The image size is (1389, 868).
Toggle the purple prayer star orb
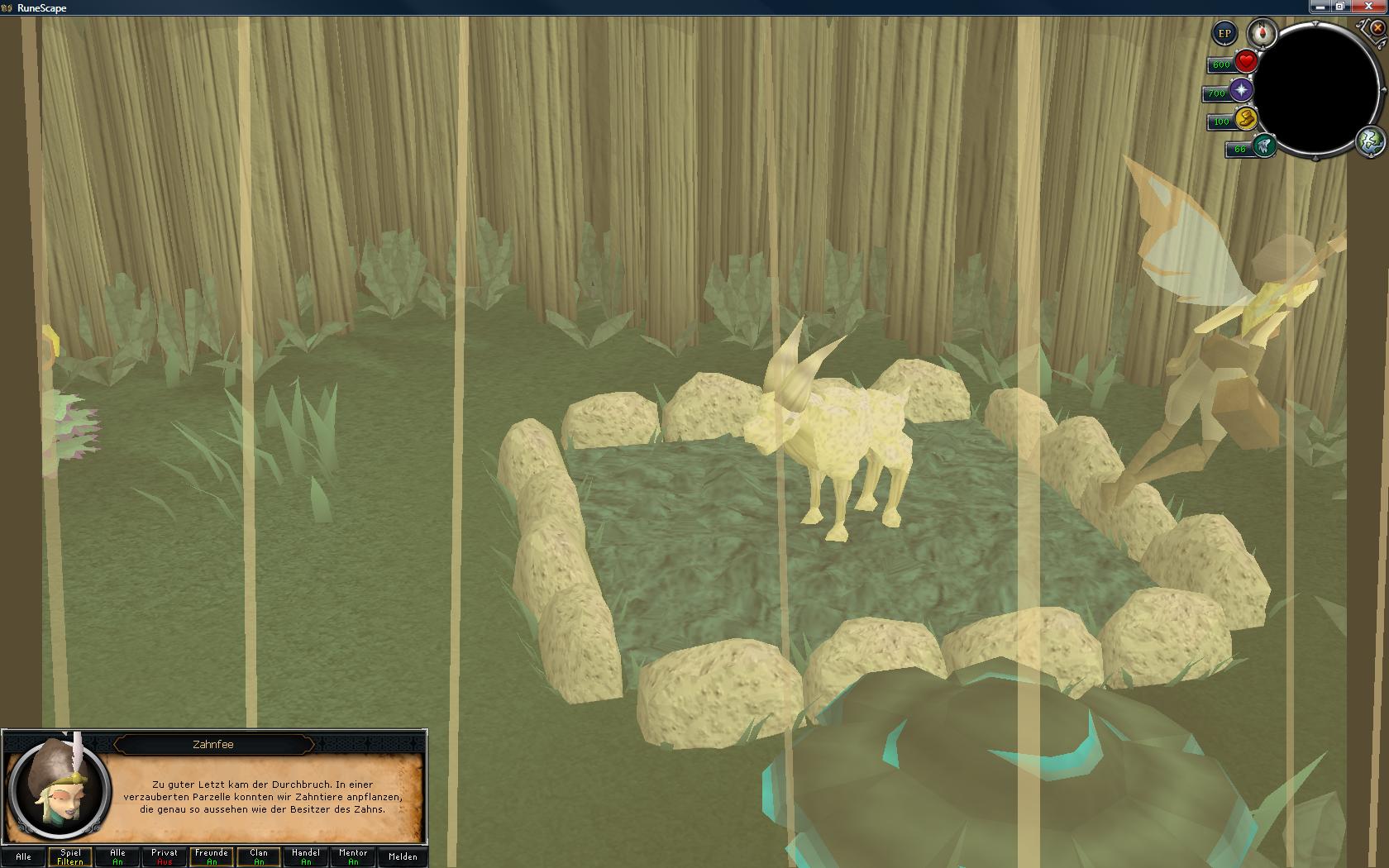click(x=1241, y=91)
